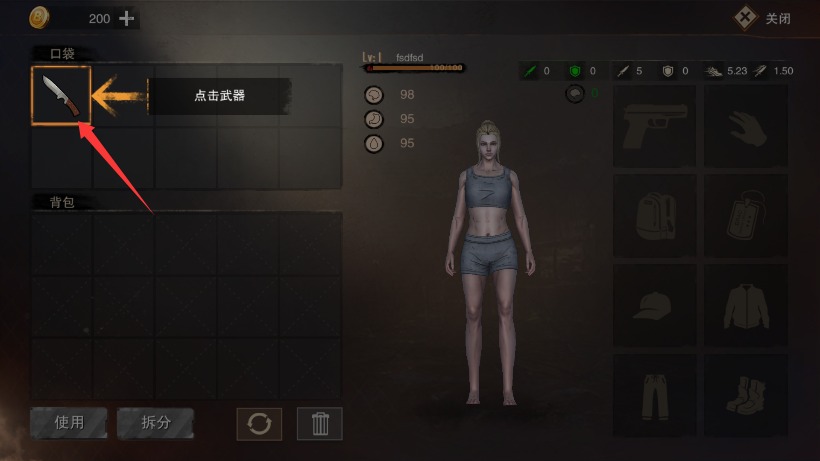Choose the pants equipment slot

[654, 395]
